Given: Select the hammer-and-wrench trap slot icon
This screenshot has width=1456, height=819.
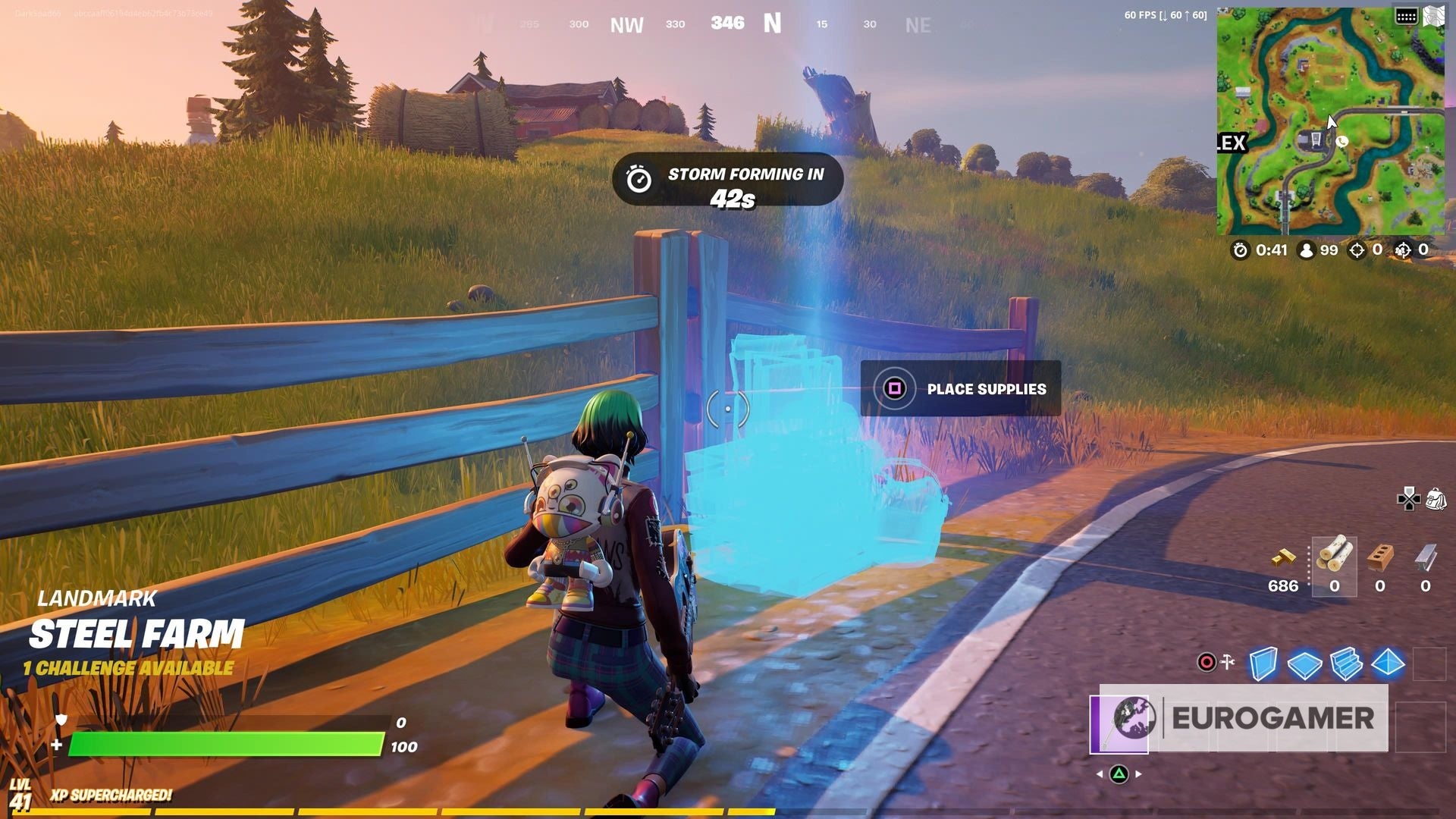Looking at the screenshot, I should tap(1228, 661).
